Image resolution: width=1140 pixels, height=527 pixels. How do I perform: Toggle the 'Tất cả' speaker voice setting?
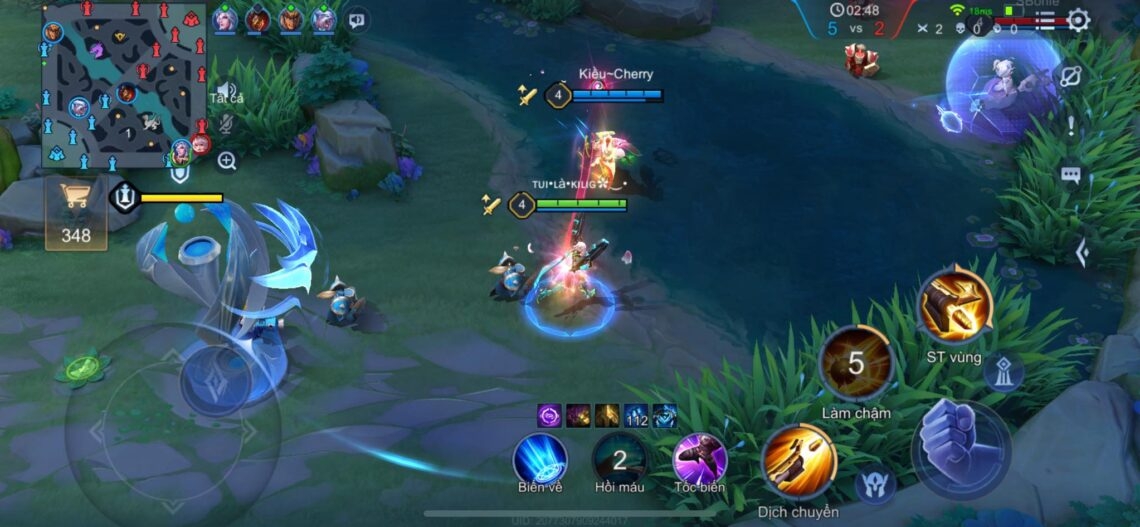[x=227, y=92]
